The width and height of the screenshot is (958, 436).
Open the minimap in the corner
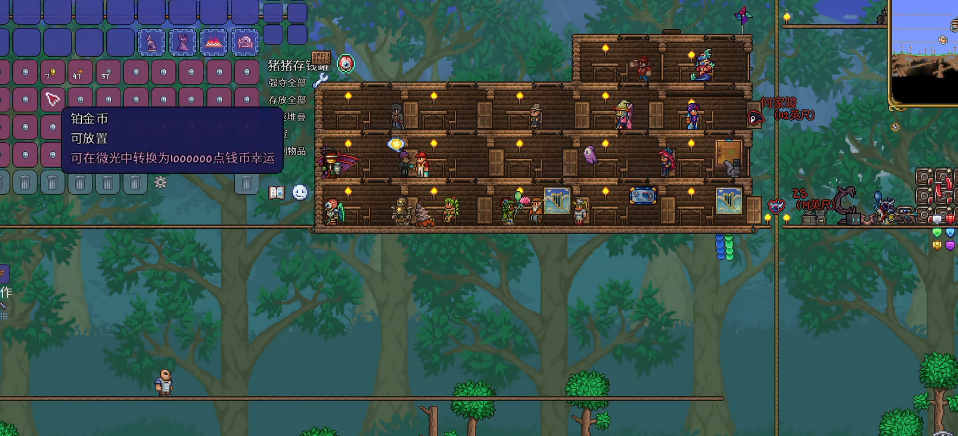pyautogui.click(x=924, y=50)
